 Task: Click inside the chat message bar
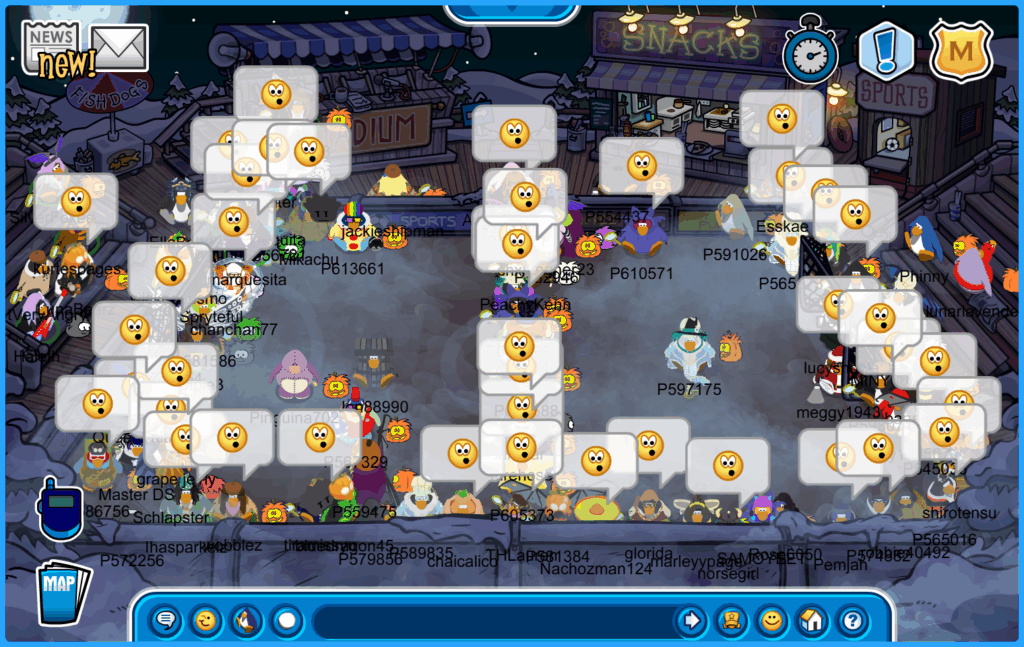click(x=490, y=621)
